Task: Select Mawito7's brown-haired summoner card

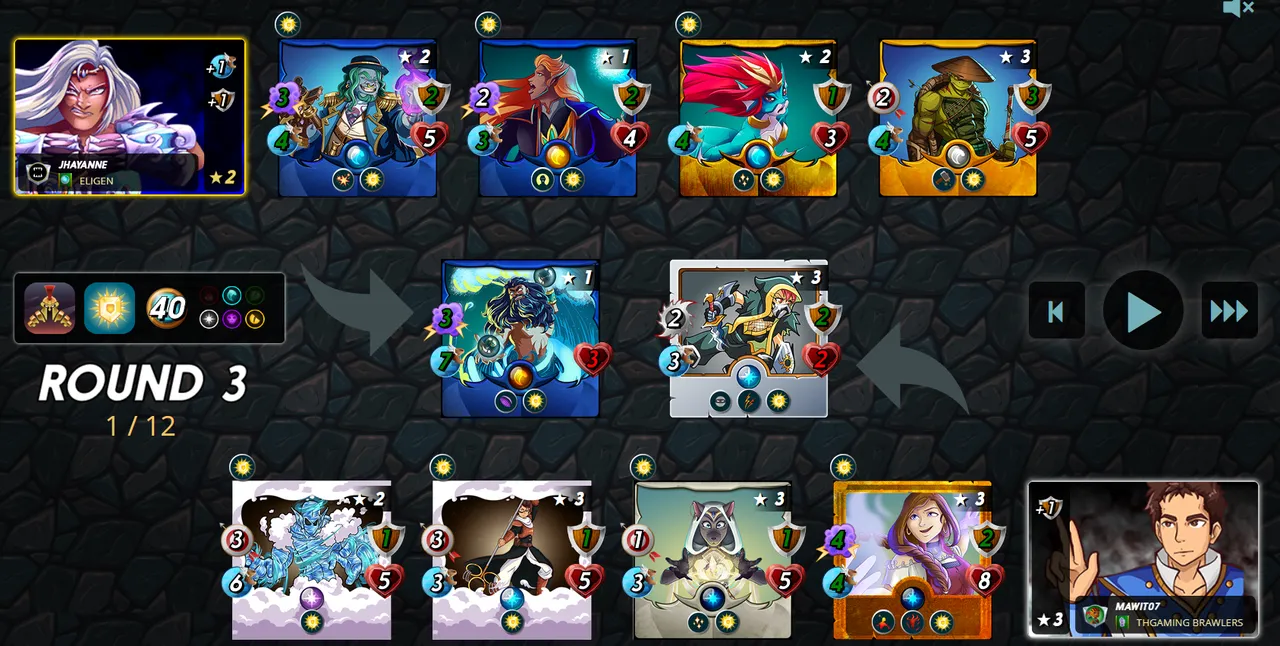Action: click(x=1143, y=558)
